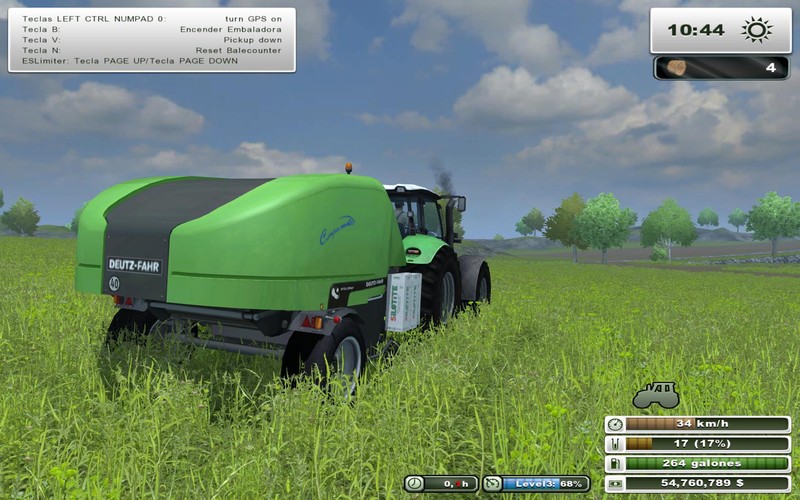This screenshot has height=500, width=800.
Task: Select the tractor vehicle icon
Action: [x=655, y=395]
